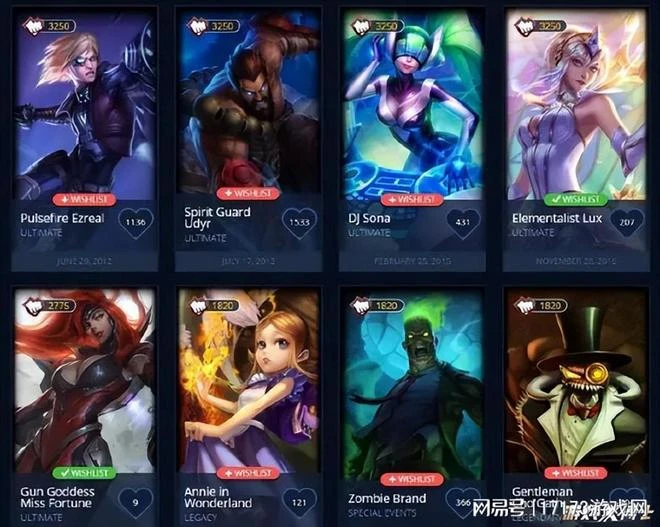
Task: Add Spirit Guard Udyr to wishlist
Action: pyautogui.click(x=248, y=194)
